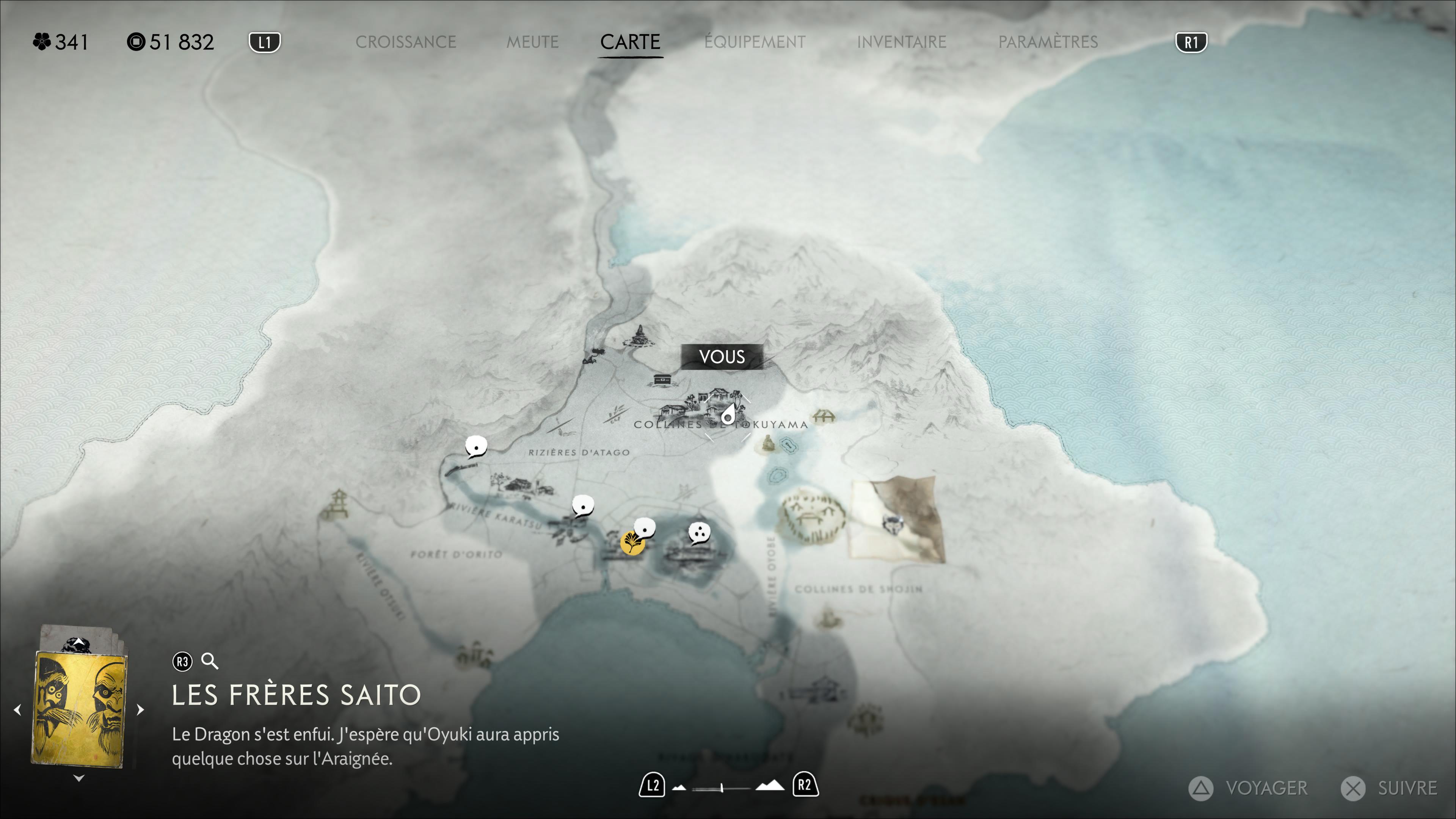Show the Paramètres tab
1456x819 pixels.
[x=1047, y=42]
